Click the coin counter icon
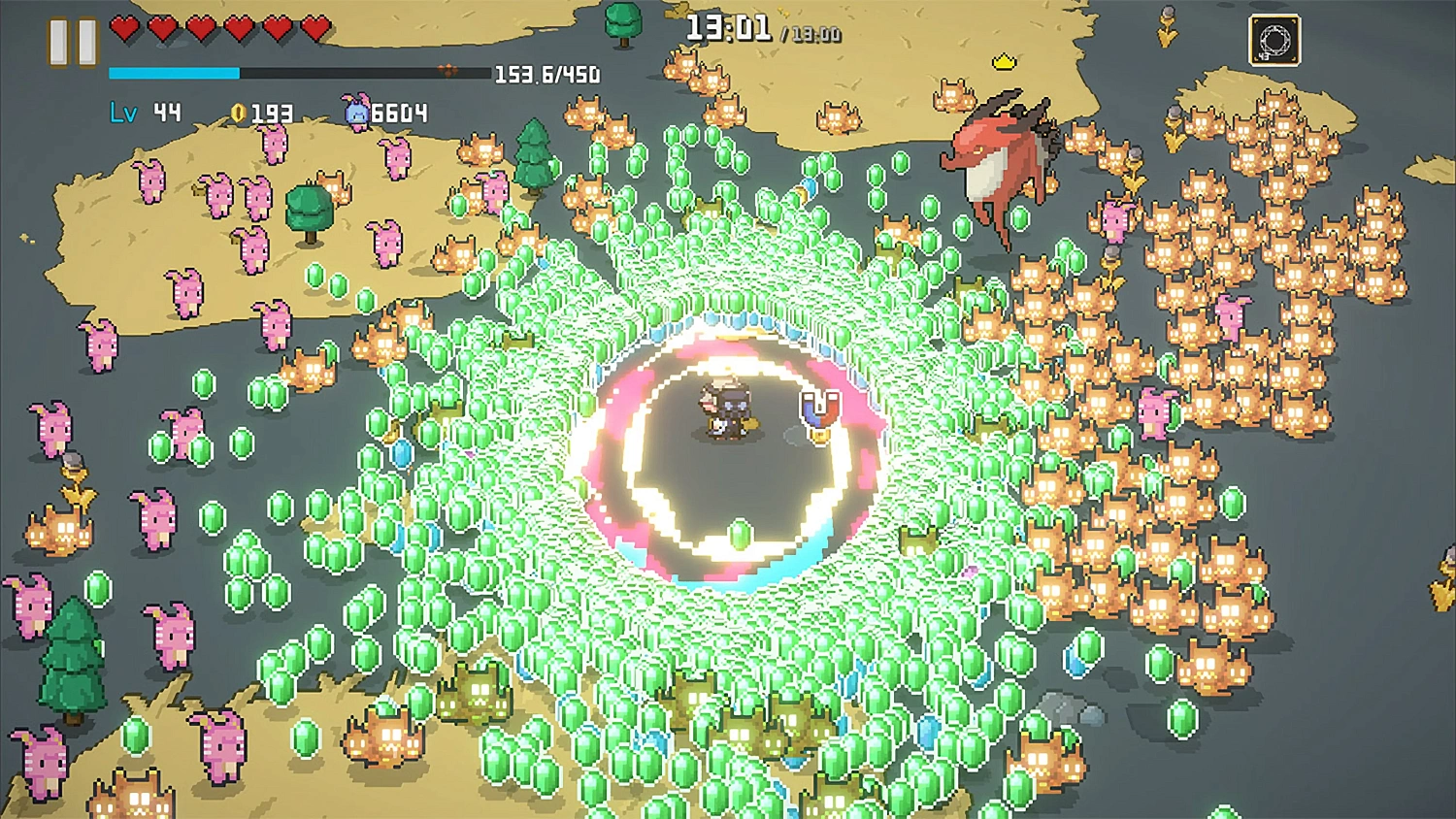 coord(240,114)
